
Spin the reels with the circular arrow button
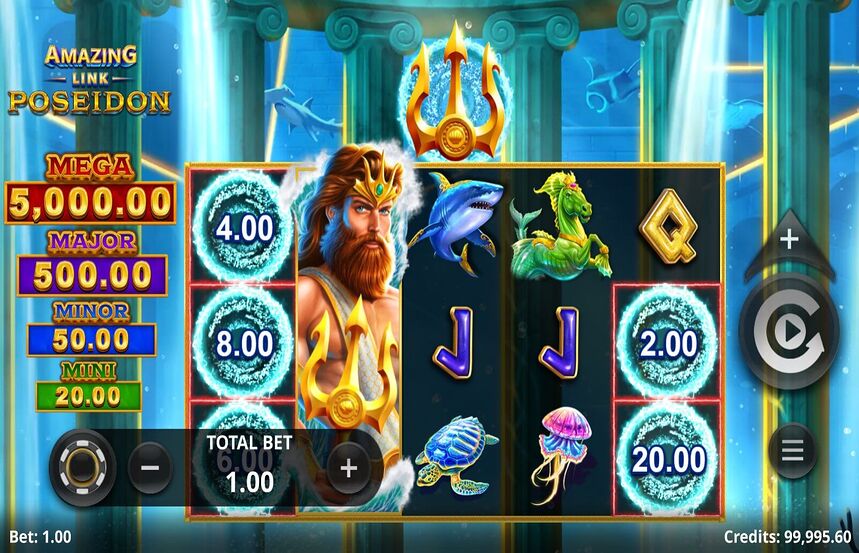pyautogui.click(x=789, y=331)
